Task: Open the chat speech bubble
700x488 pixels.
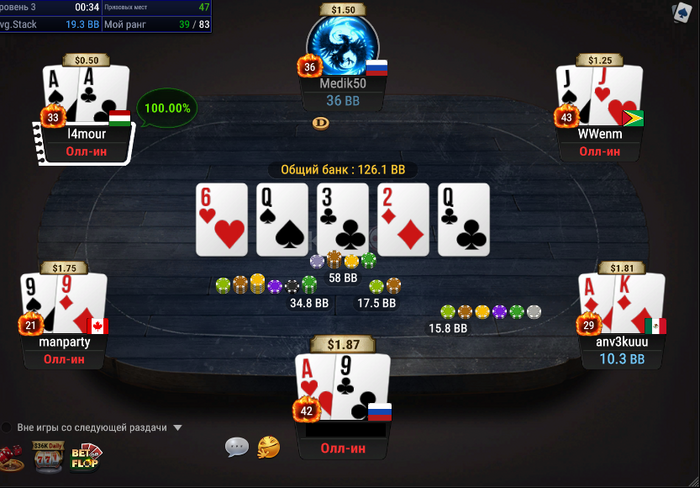Action: click(237, 446)
